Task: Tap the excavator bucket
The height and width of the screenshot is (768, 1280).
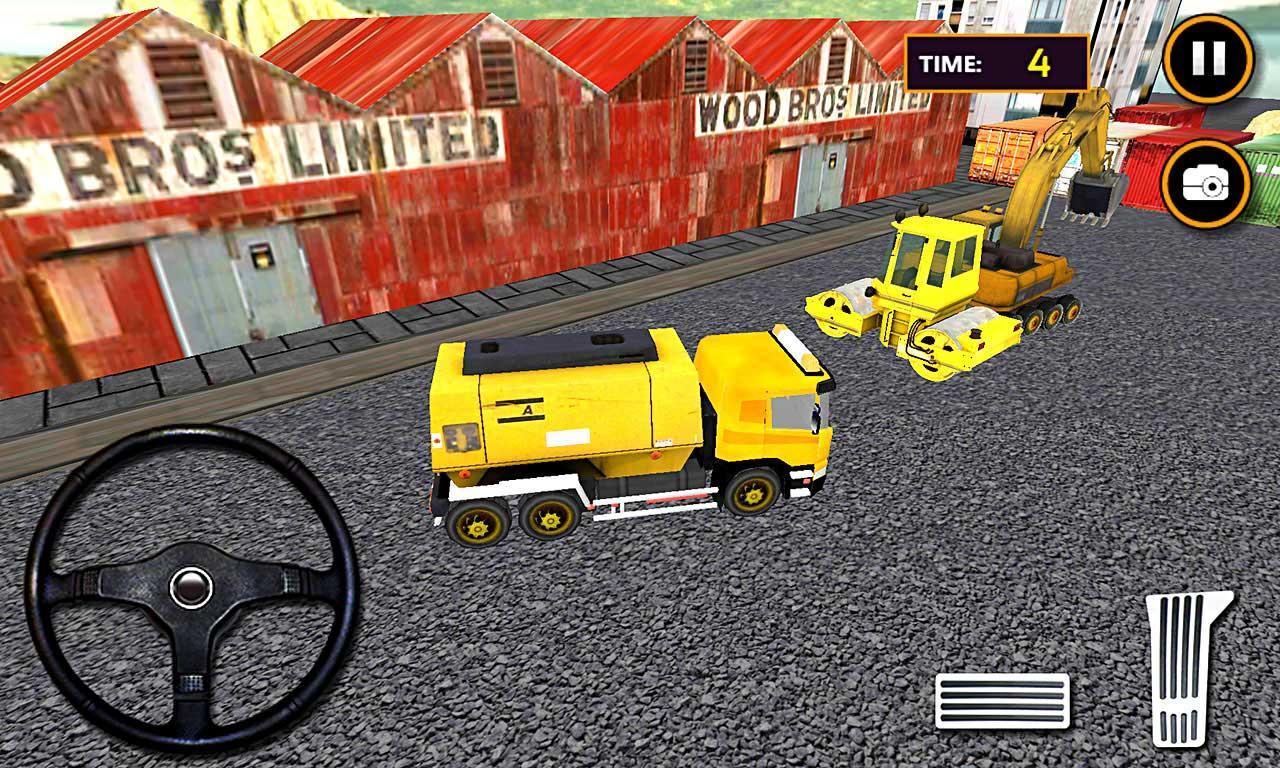Action: click(x=1095, y=195)
